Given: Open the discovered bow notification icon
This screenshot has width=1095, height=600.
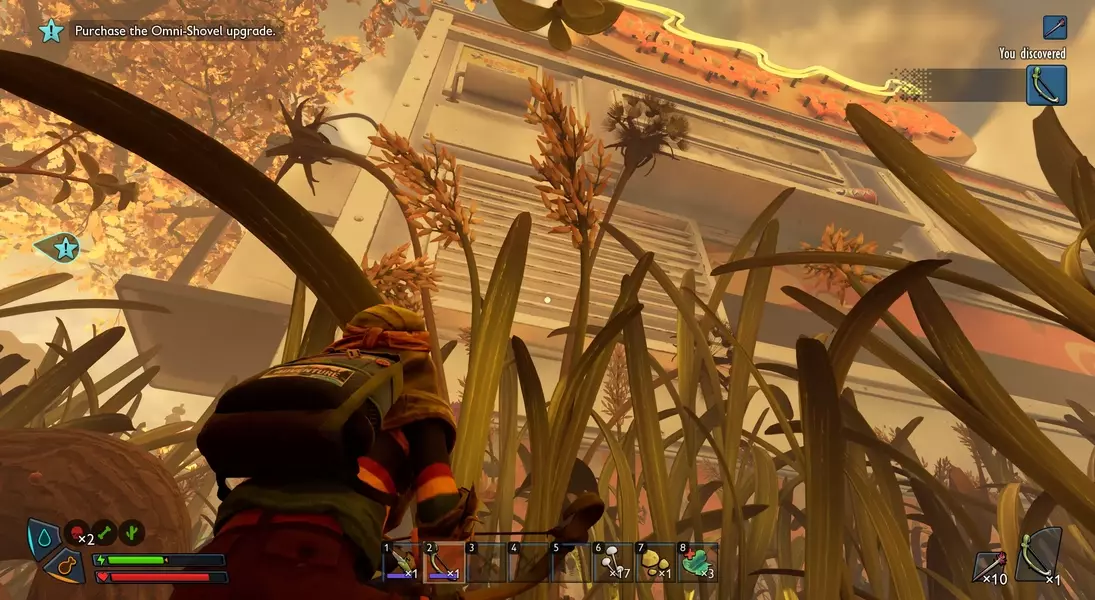Looking at the screenshot, I should (x=1046, y=85).
